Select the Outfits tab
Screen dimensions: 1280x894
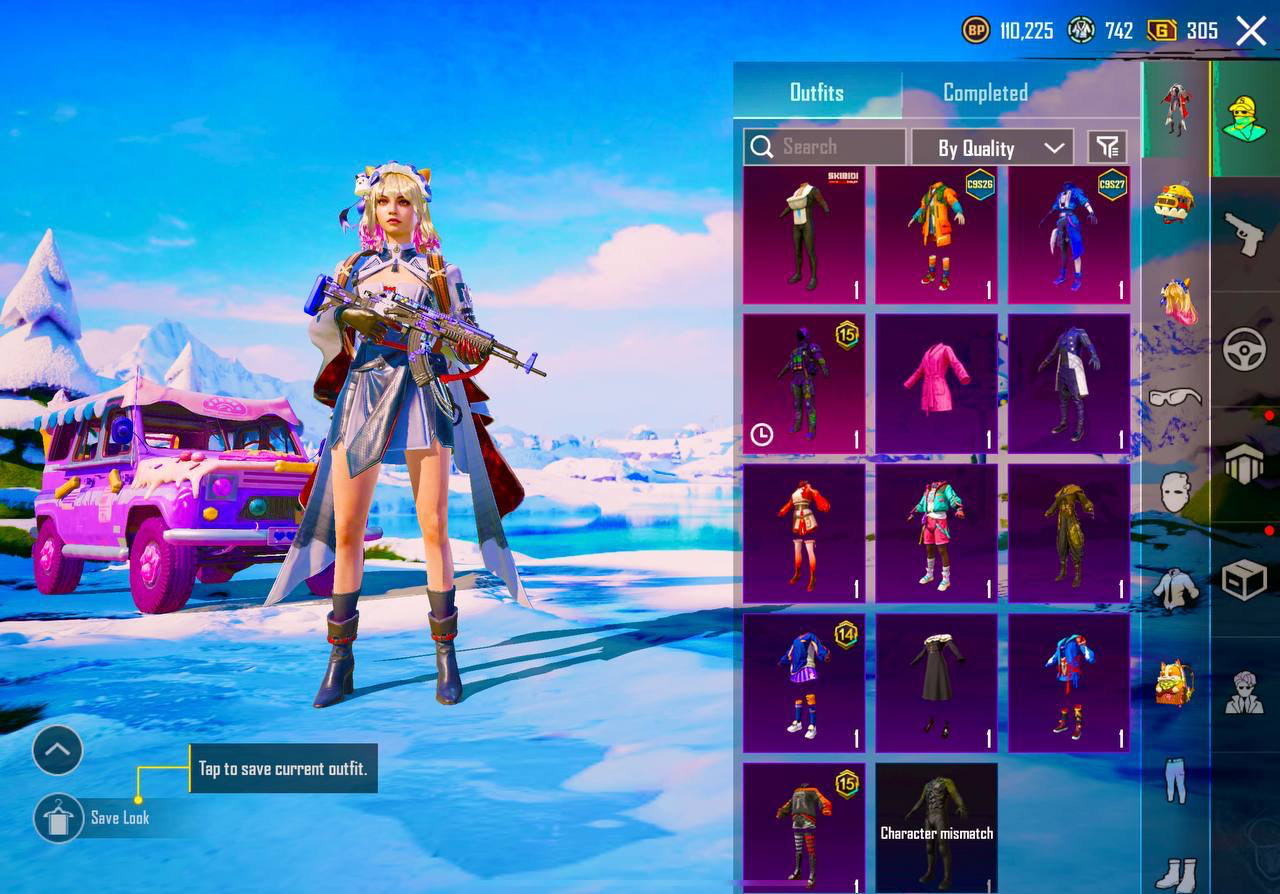click(x=817, y=93)
